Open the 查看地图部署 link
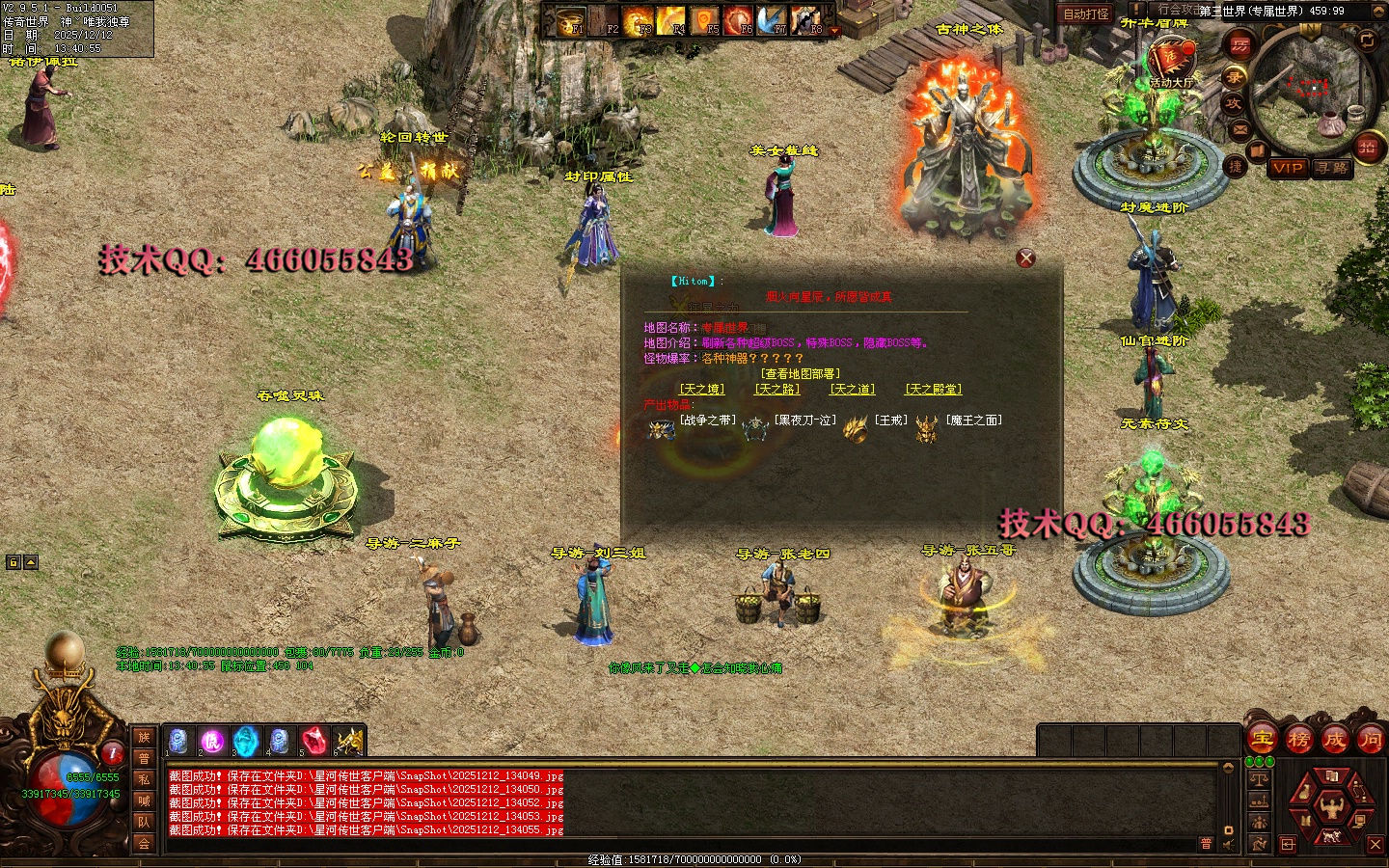This screenshot has width=1389, height=868. 800,374
